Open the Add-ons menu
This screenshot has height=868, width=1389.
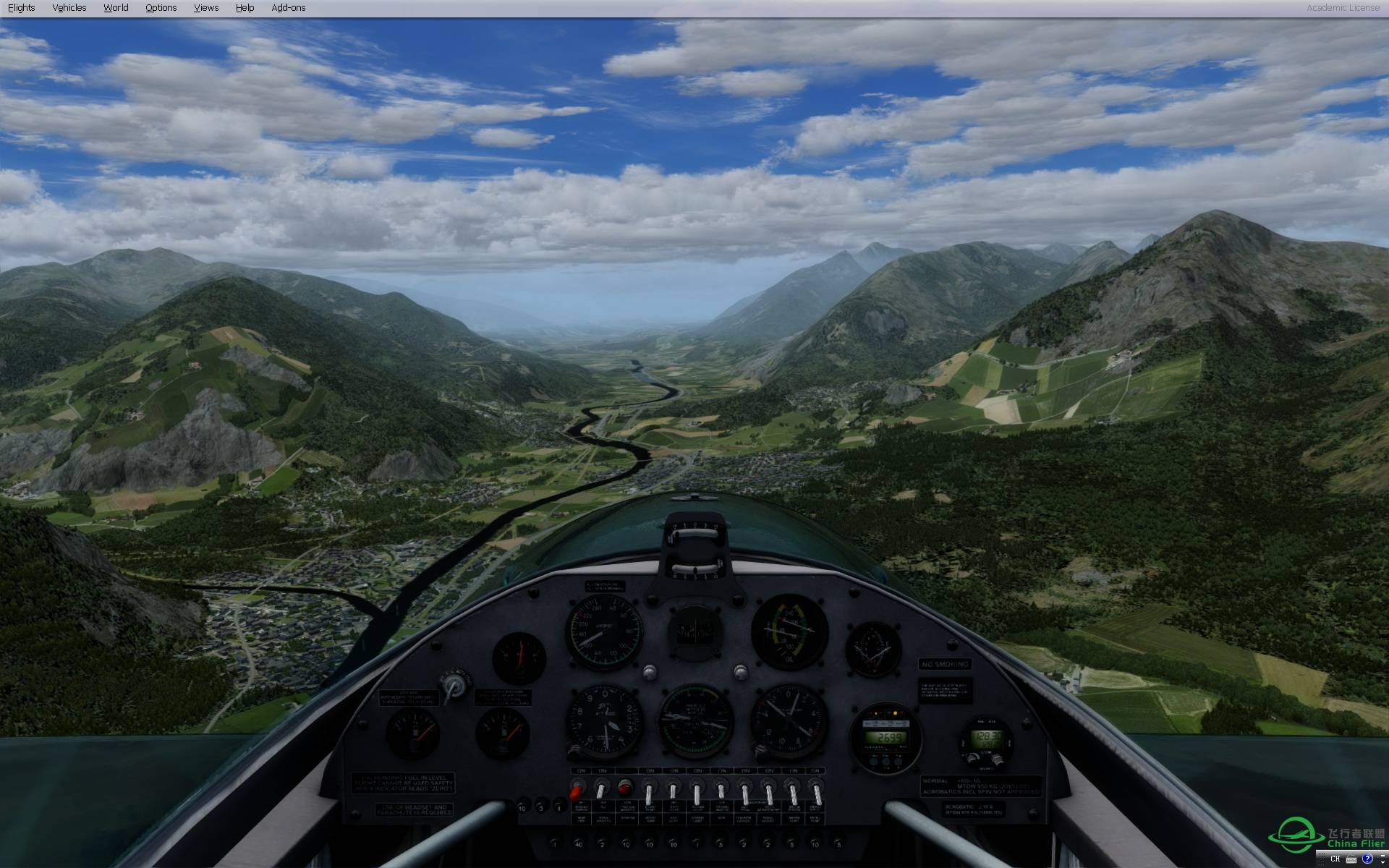click(288, 7)
